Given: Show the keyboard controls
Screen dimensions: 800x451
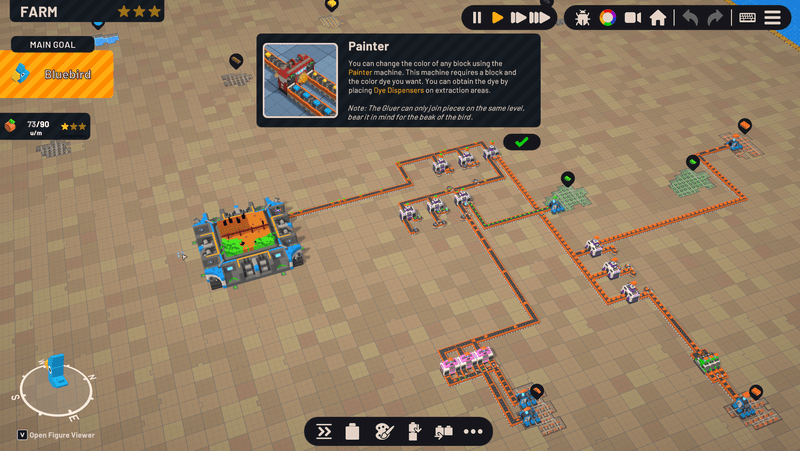Looking at the screenshot, I should (x=747, y=18).
